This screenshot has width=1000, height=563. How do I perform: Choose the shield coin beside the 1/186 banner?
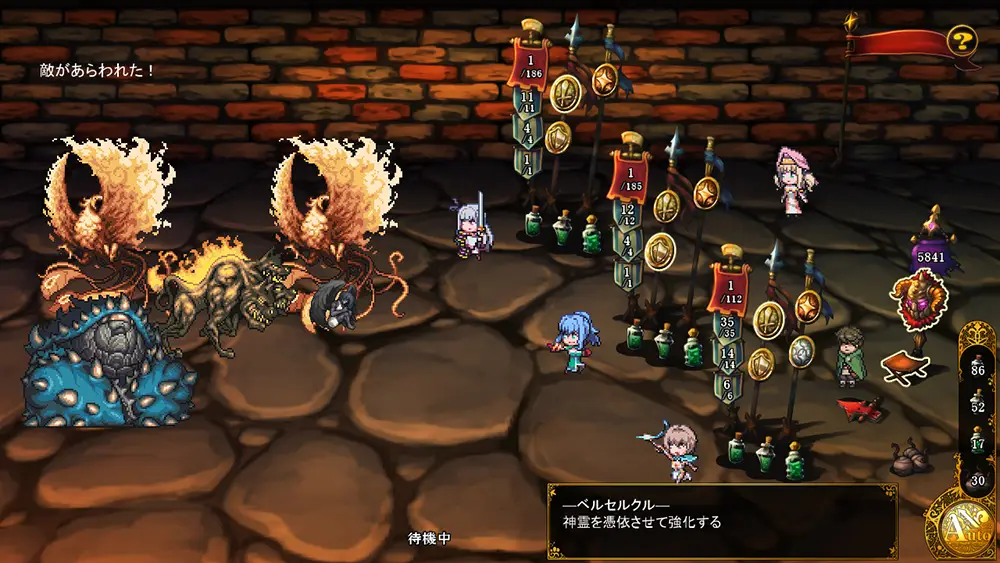pyautogui.click(x=557, y=136)
